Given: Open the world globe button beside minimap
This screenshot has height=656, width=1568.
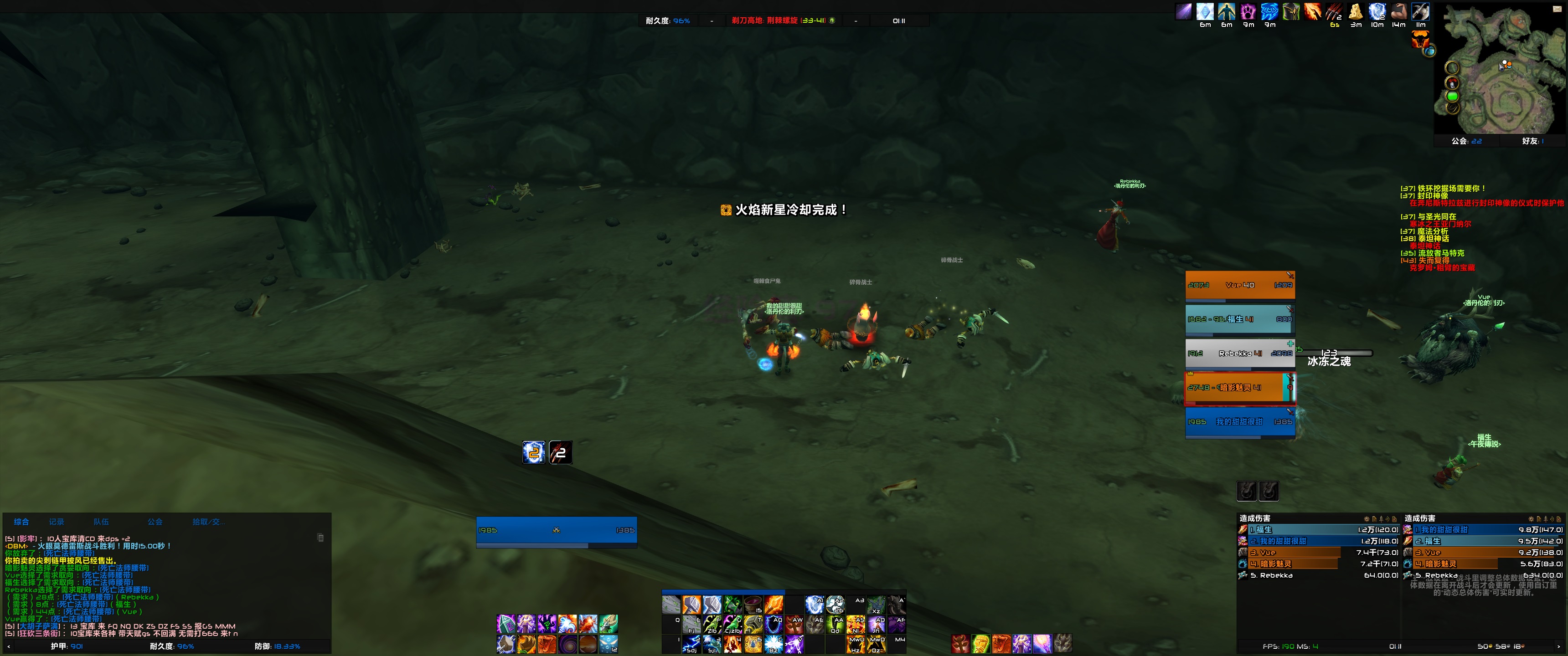Looking at the screenshot, I should pyautogui.click(x=1430, y=51).
